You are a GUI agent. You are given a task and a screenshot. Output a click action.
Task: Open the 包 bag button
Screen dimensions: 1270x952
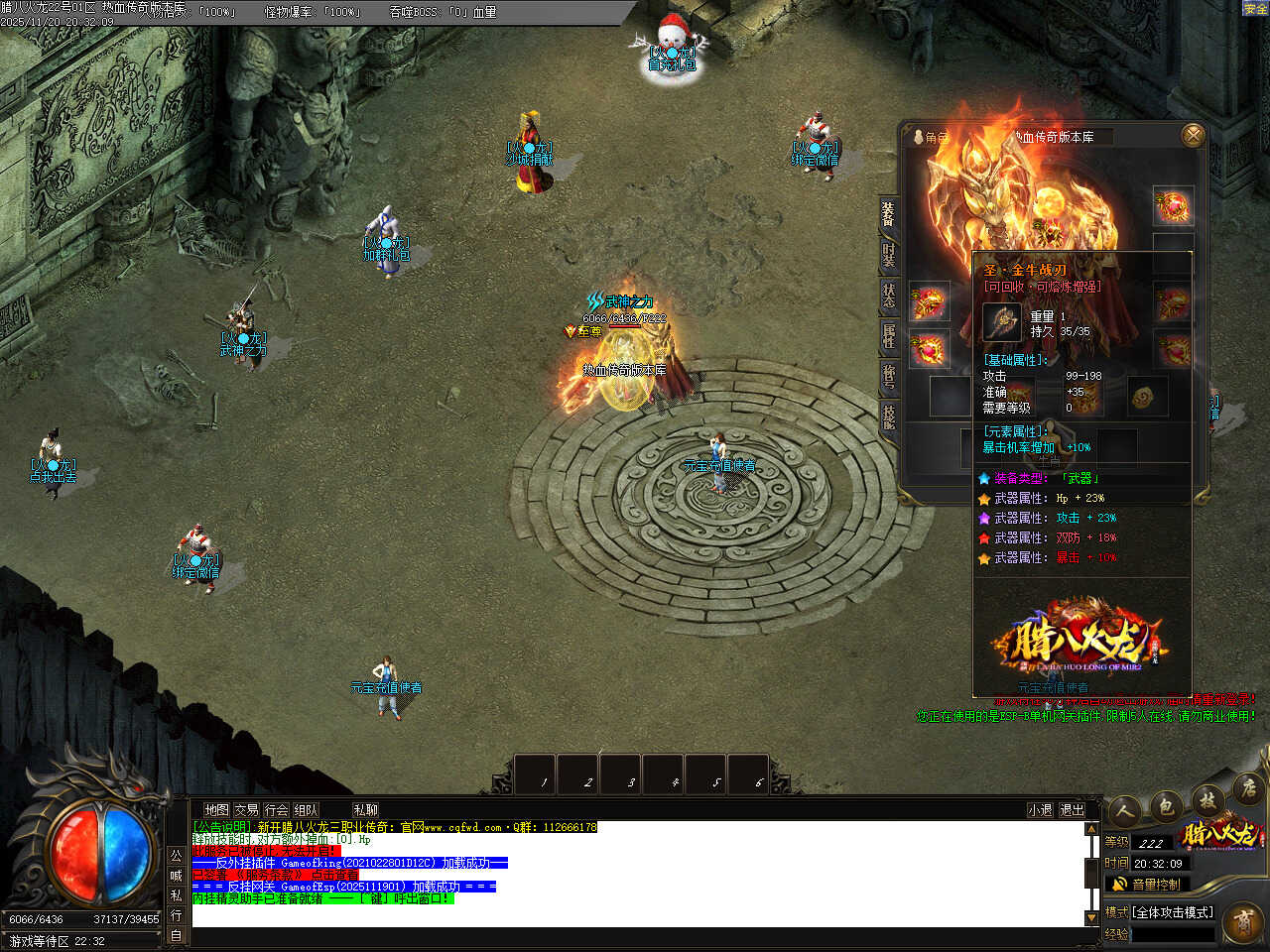pos(1167,805)
